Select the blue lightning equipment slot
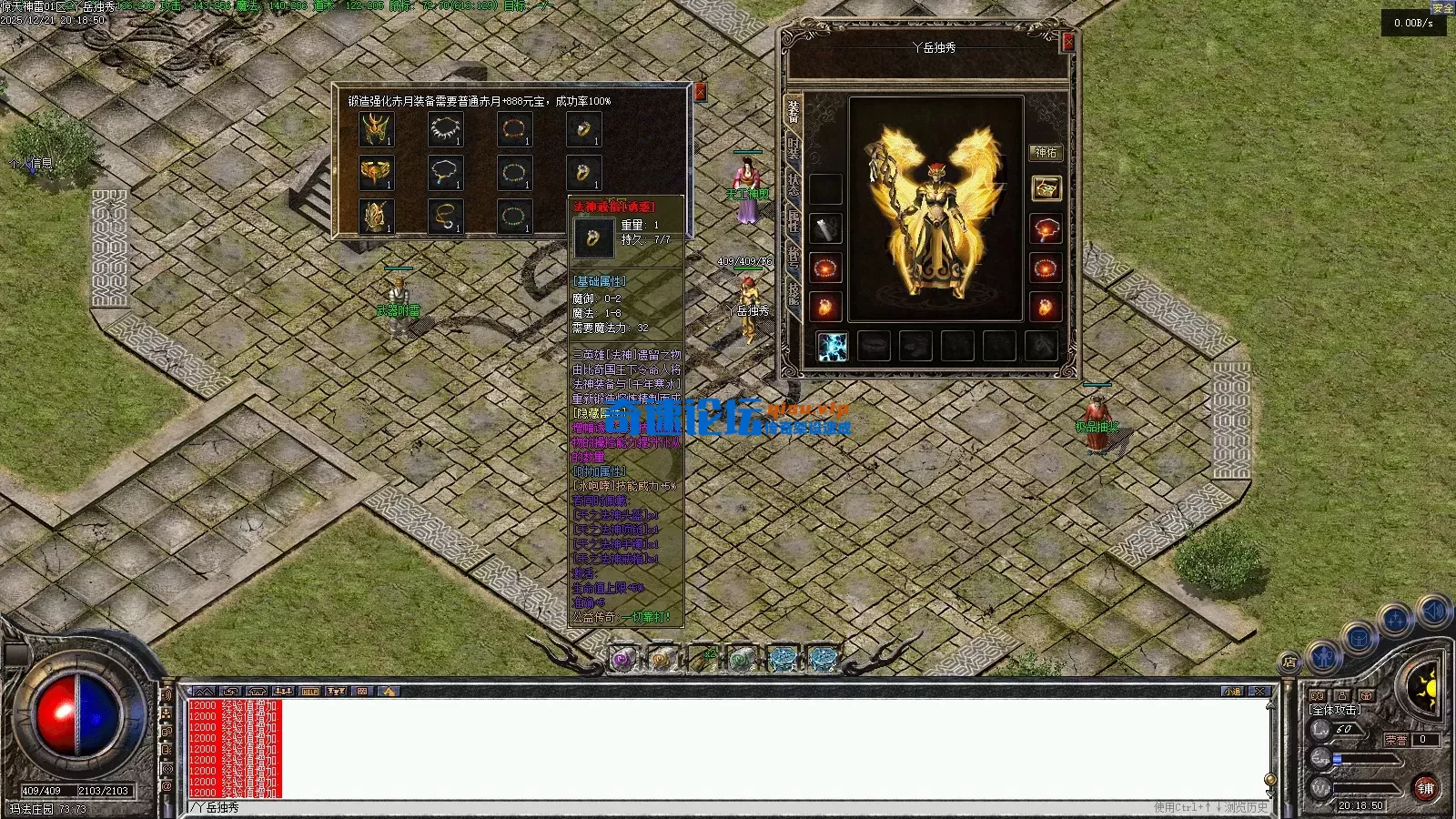Viewport: 1456px width, 819px height. [832, 347]
